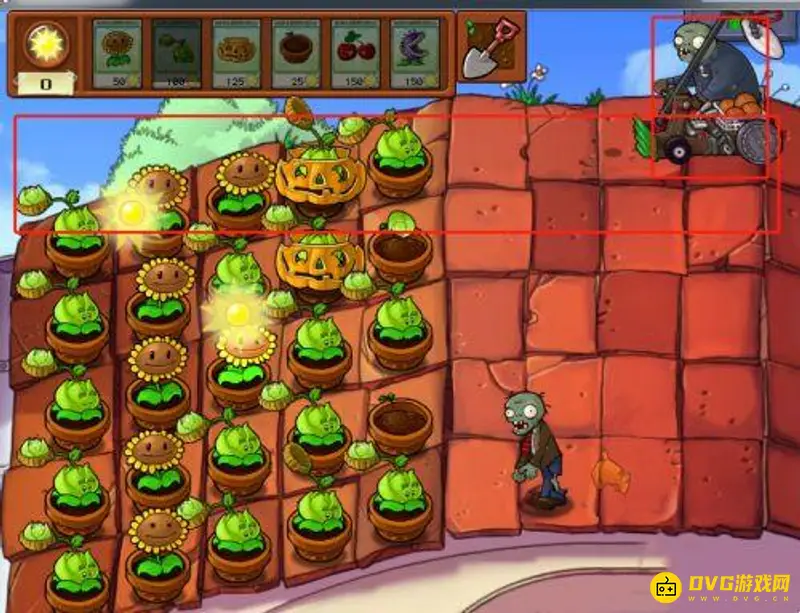Select the Sunflower seed packet

tap(115, 52)
